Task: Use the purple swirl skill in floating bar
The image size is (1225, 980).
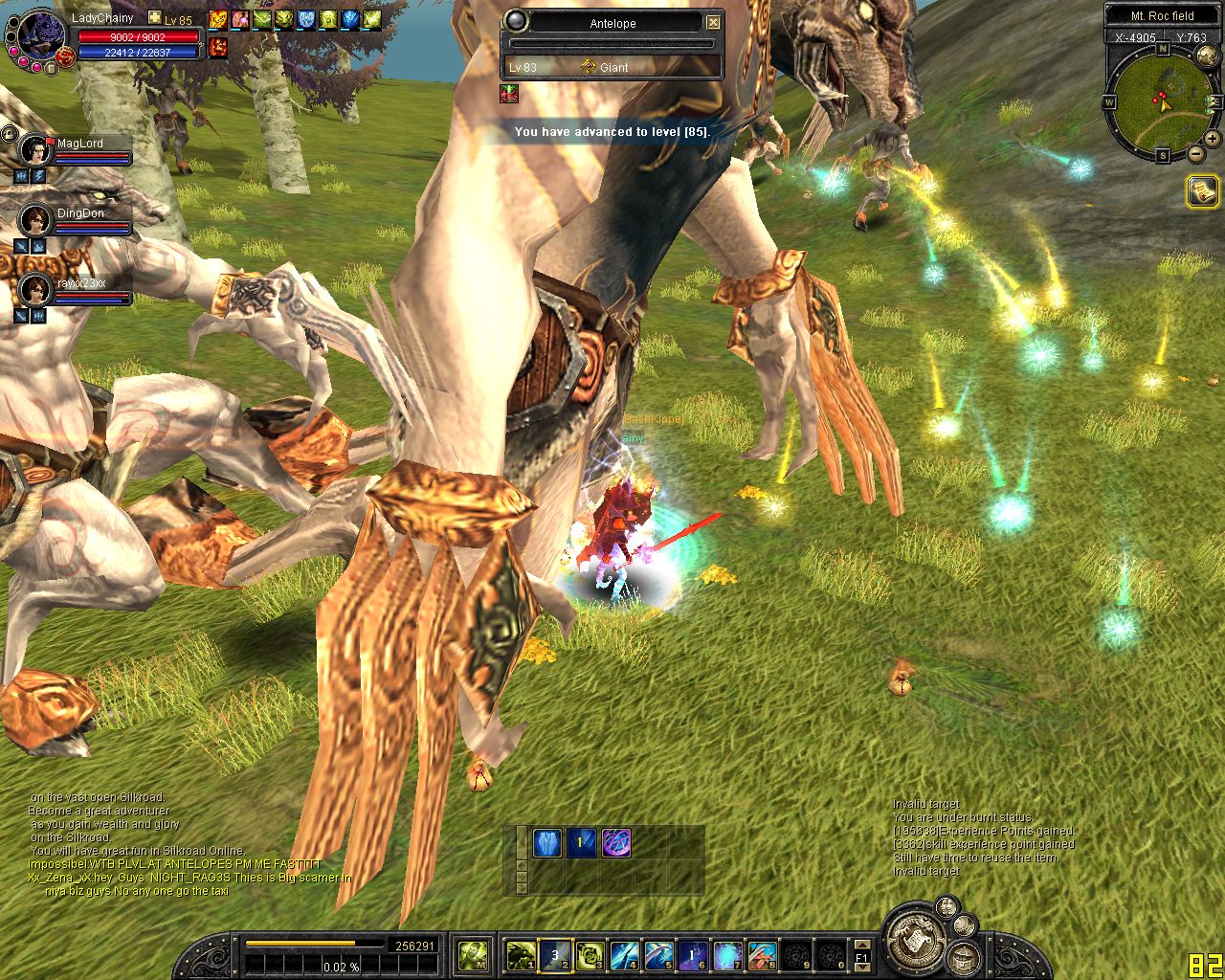Action: [x=615, y=843]
